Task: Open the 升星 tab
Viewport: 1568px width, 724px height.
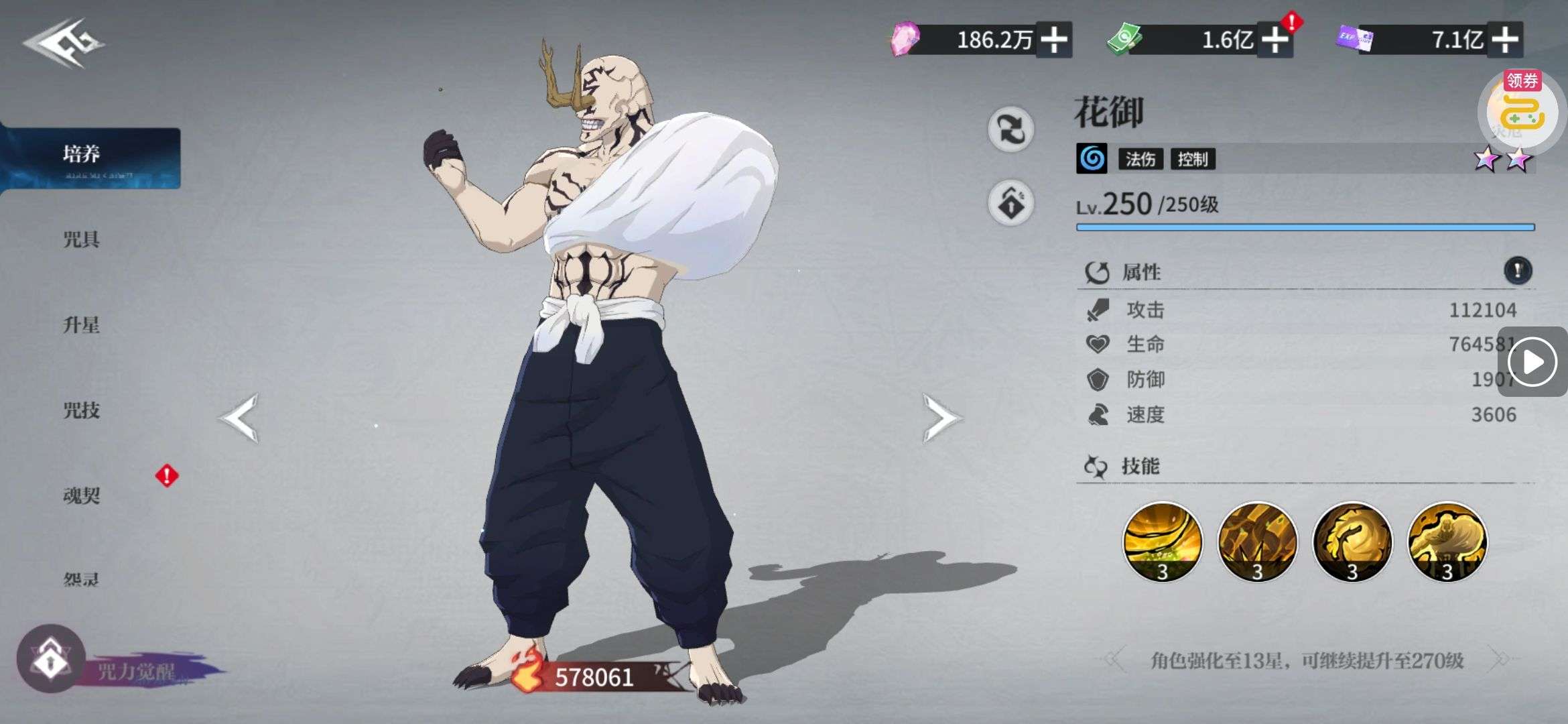Action: 82,325
